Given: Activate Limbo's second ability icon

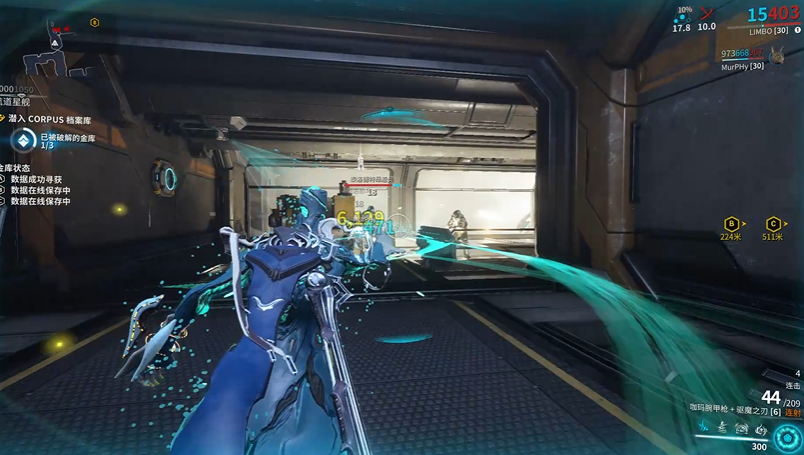Looking at the screenshot, I should (722, 430).
